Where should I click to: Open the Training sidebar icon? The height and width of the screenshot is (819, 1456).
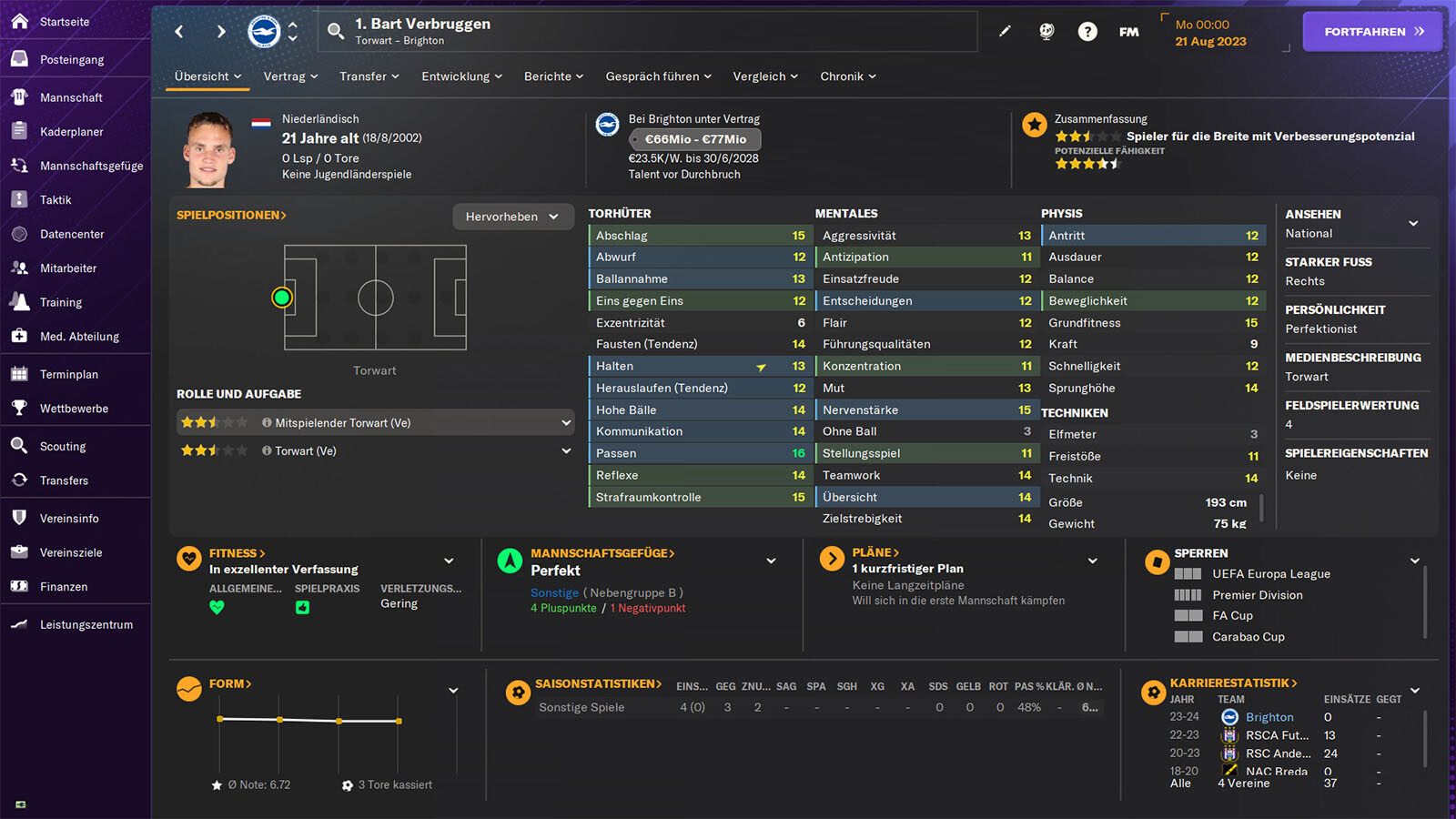coord(18,301)
